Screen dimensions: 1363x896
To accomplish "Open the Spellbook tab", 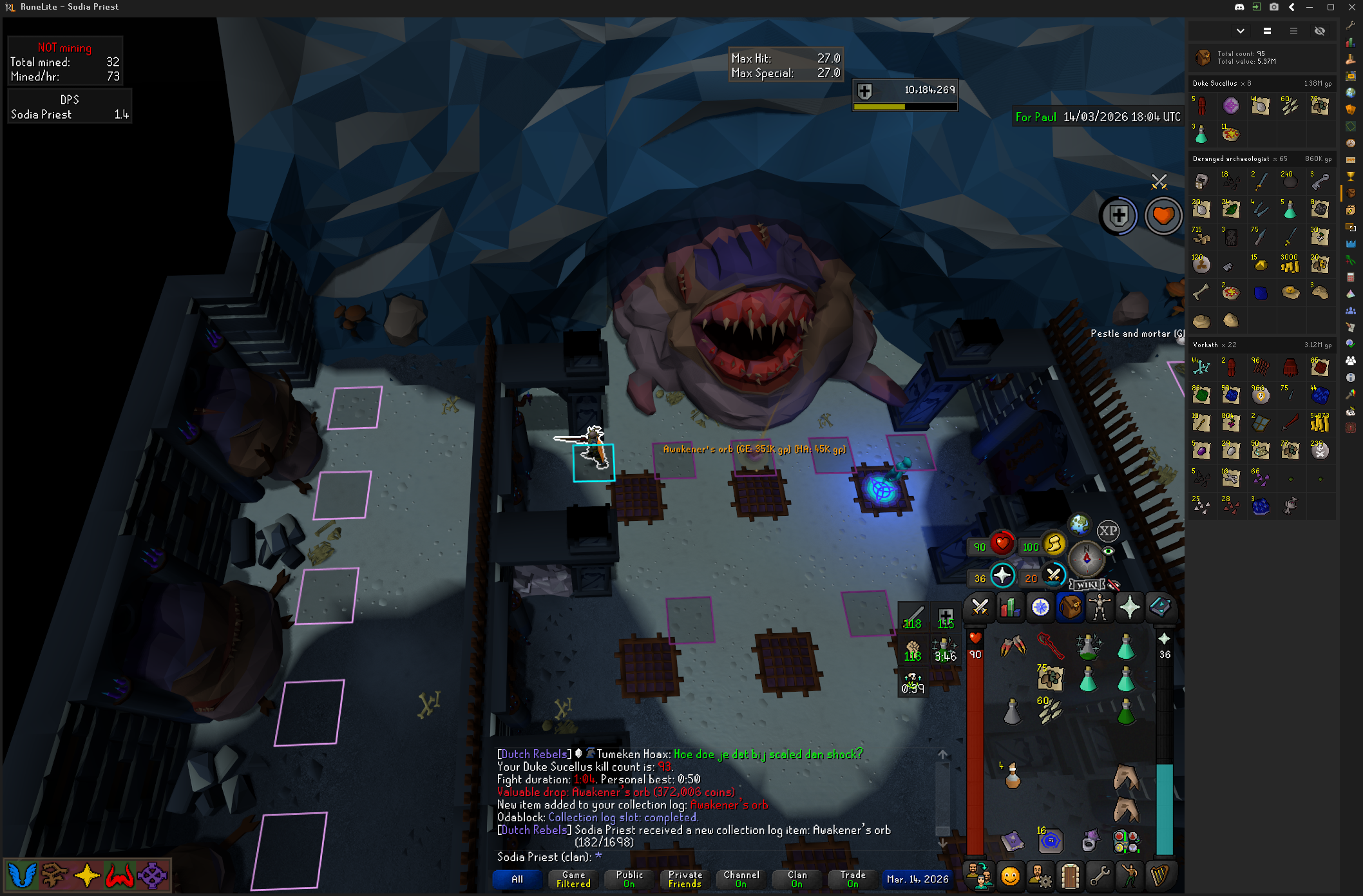I will [x=1160, y=607].
